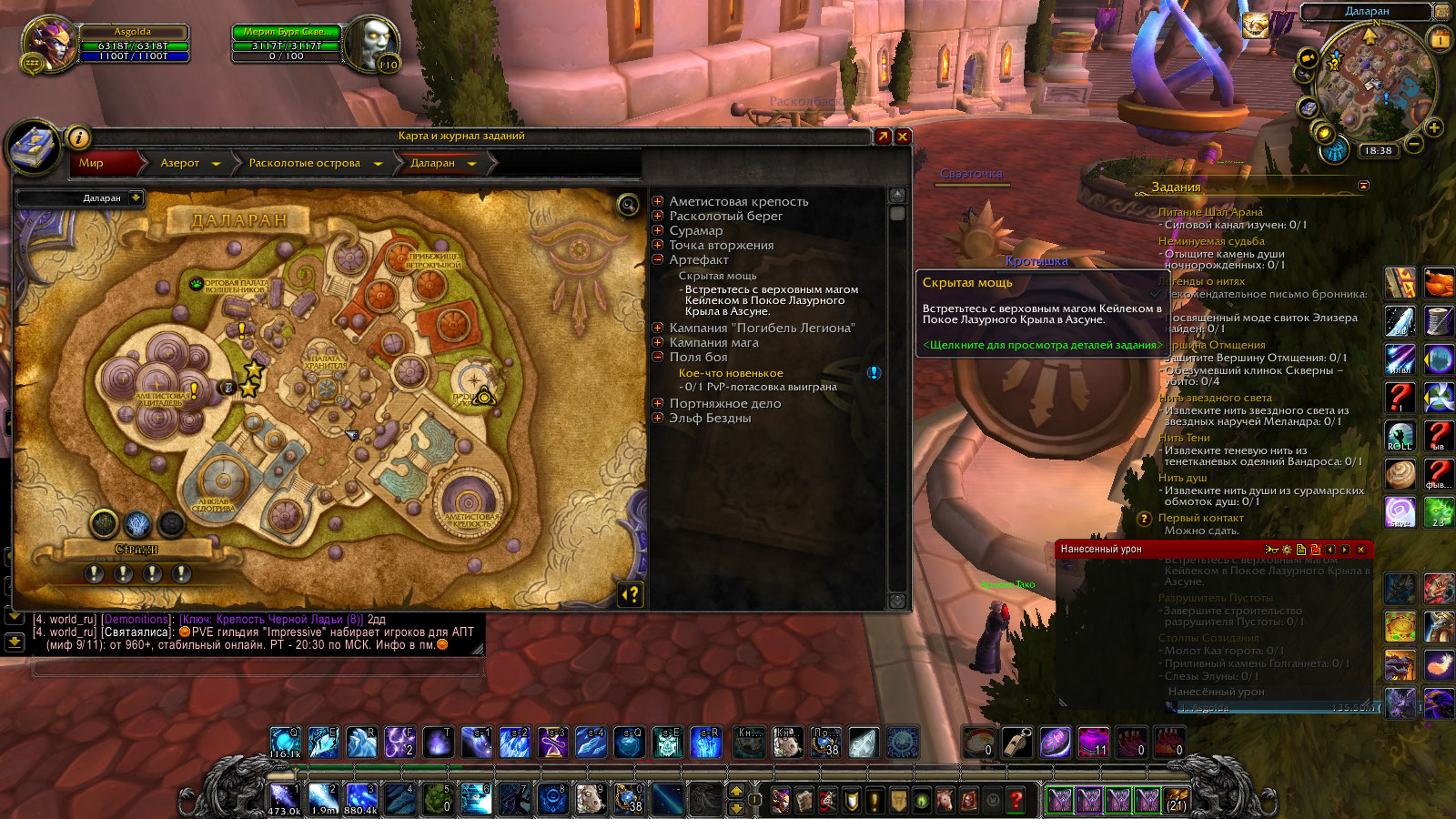The height and width of the screenshot is (819, 1456).
Task: Go to the Мир map level
Action: point(92,163)
